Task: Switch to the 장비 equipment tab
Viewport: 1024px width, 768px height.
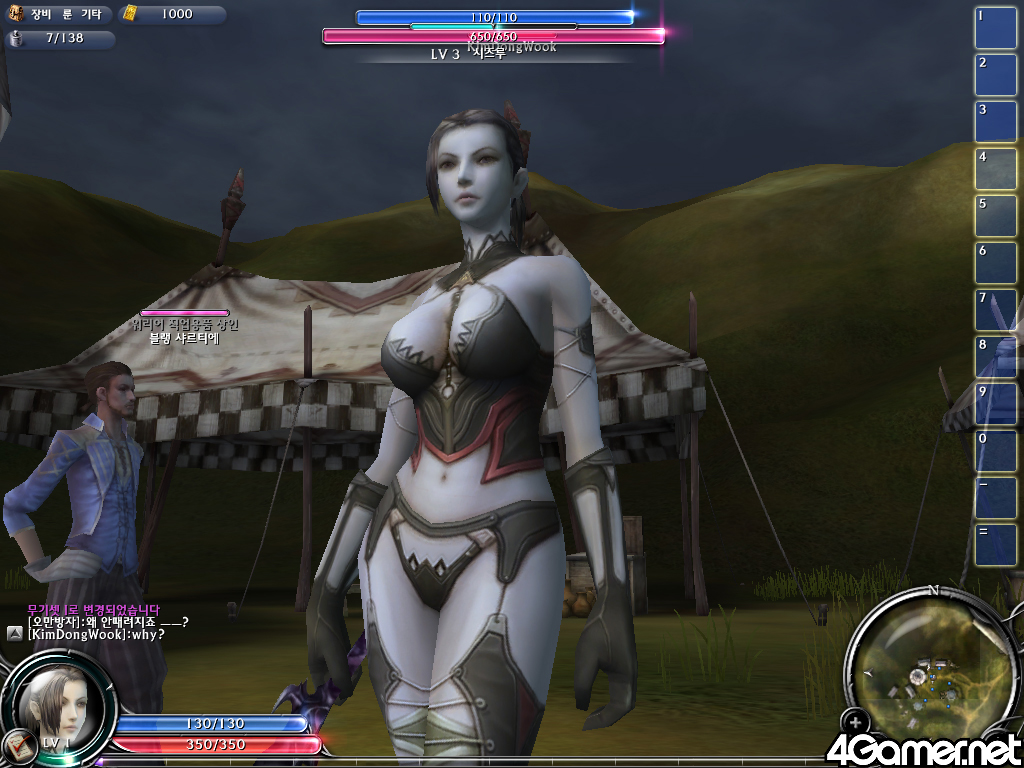Action: (x=41, y=14)
